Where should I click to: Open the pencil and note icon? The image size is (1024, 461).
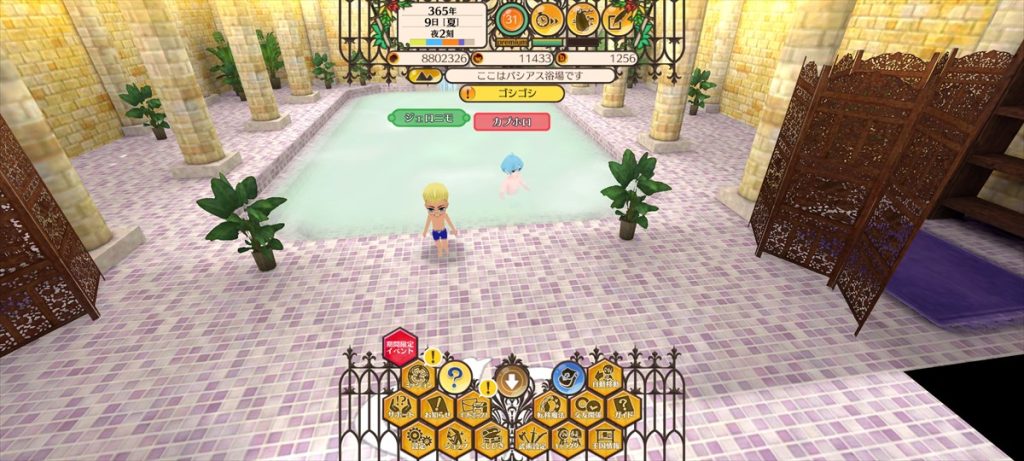pos(618,19)
